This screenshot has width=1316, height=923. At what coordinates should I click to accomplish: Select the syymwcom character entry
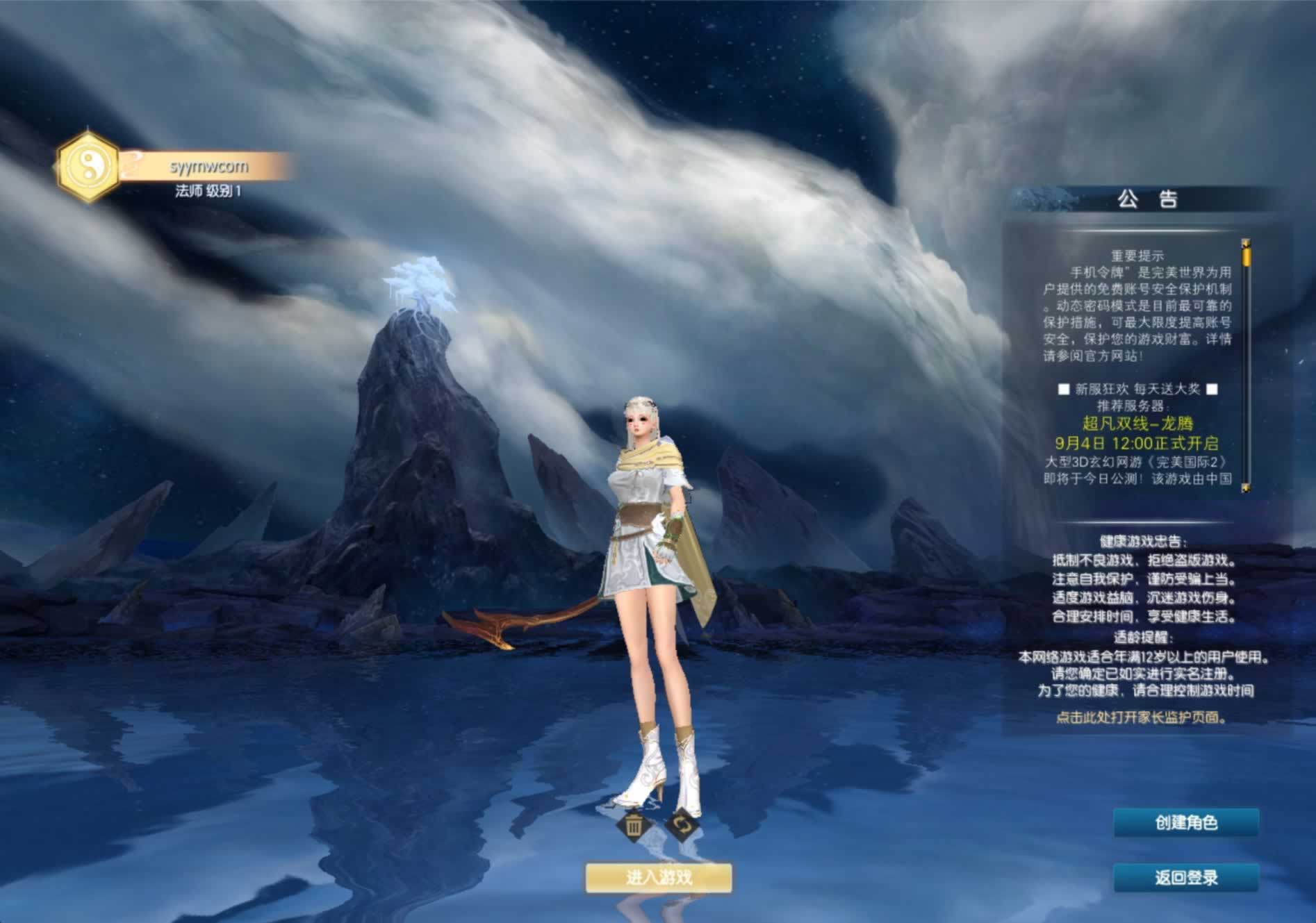(x=206, y=167)
